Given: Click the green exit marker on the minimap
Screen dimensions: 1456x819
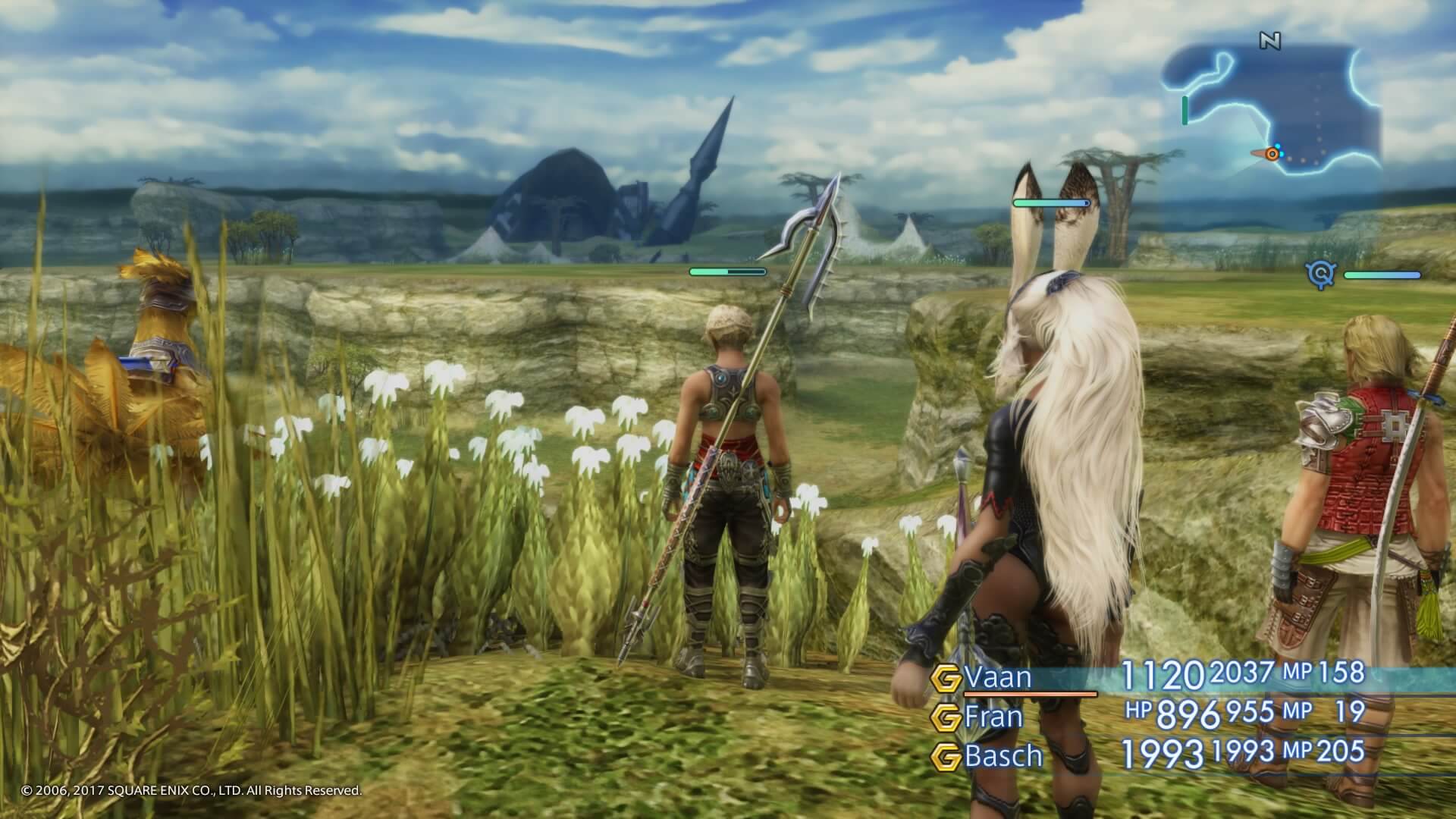Looking at the screenshot, I should pyautogui.click(x=1185, y=111).
